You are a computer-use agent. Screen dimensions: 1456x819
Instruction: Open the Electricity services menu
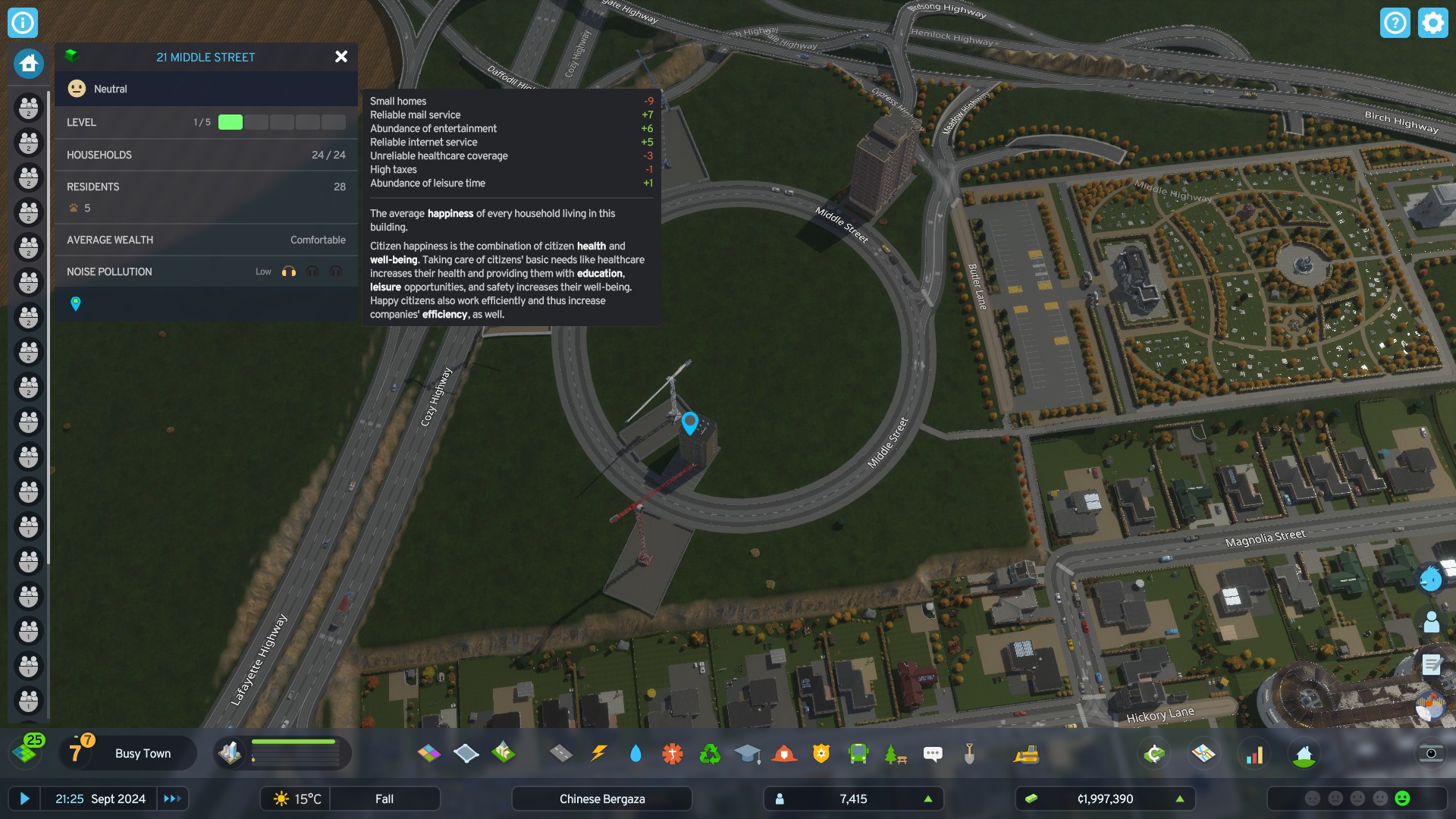pos(599,753)
